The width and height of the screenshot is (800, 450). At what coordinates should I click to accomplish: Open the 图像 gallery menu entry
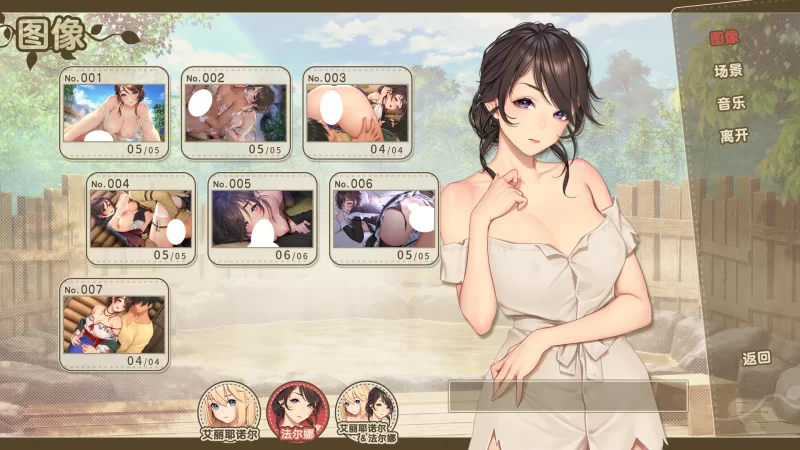[724, 38]
